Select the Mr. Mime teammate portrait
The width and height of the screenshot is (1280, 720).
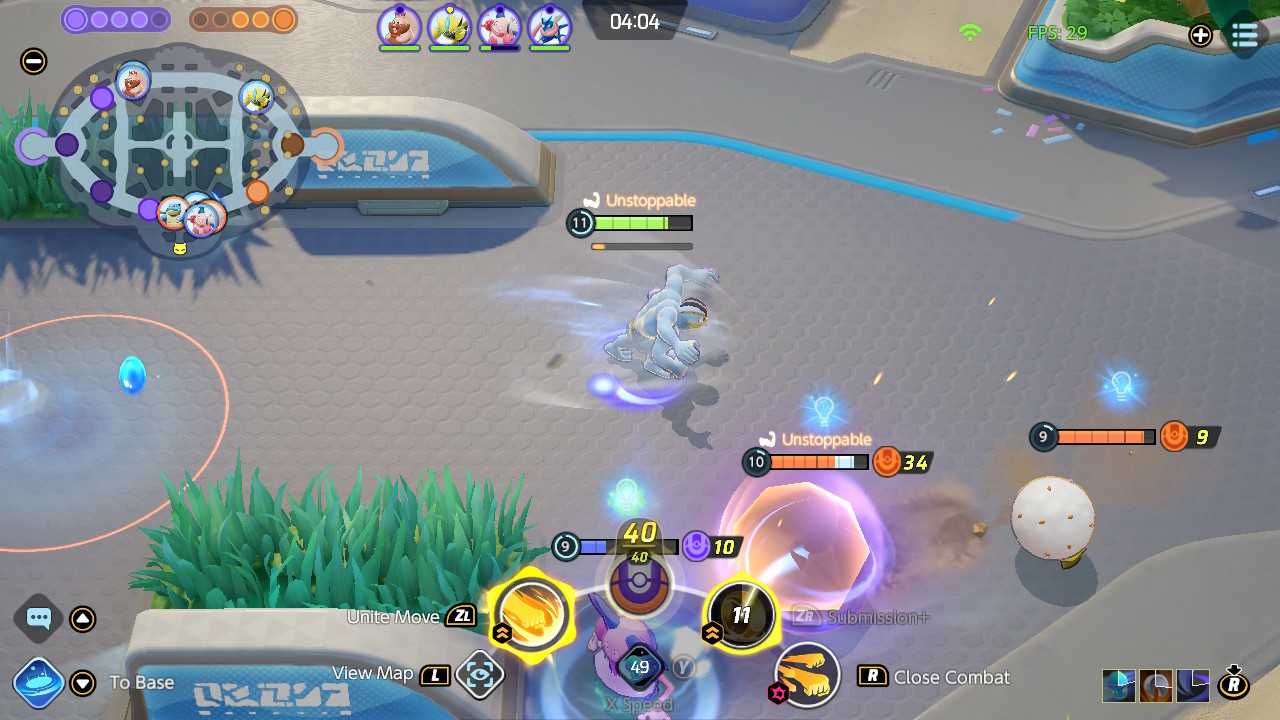498,26
